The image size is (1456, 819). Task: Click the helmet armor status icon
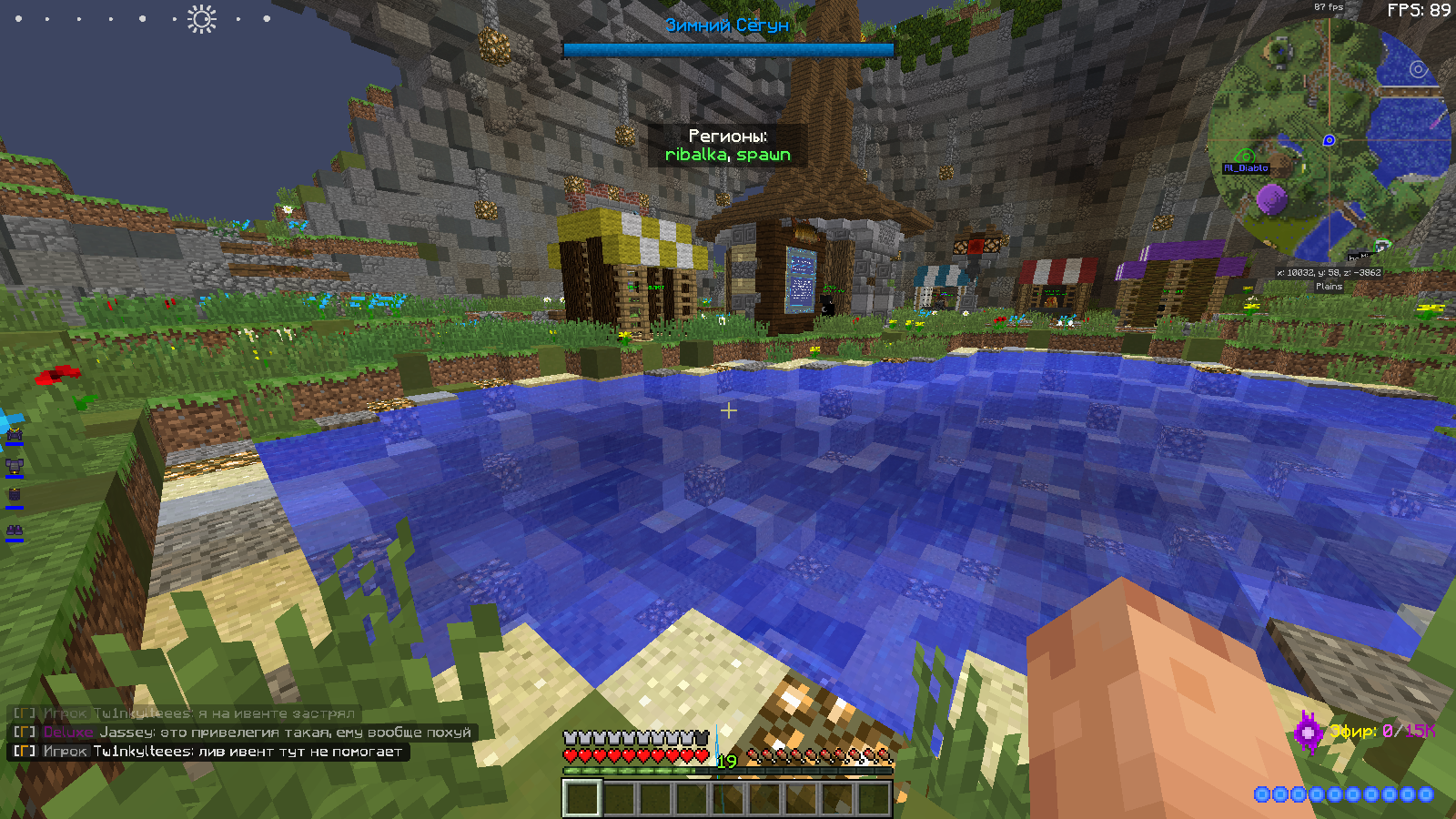tap(14, 436)
